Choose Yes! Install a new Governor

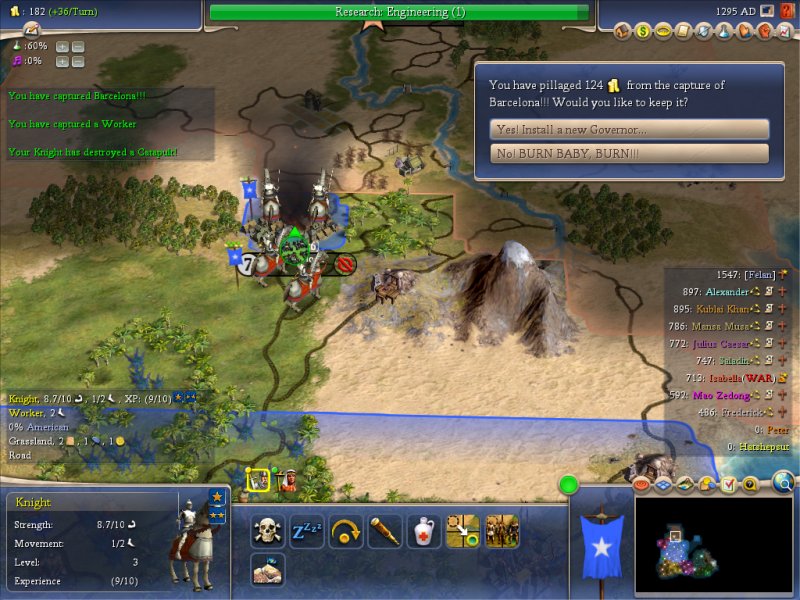630,130
